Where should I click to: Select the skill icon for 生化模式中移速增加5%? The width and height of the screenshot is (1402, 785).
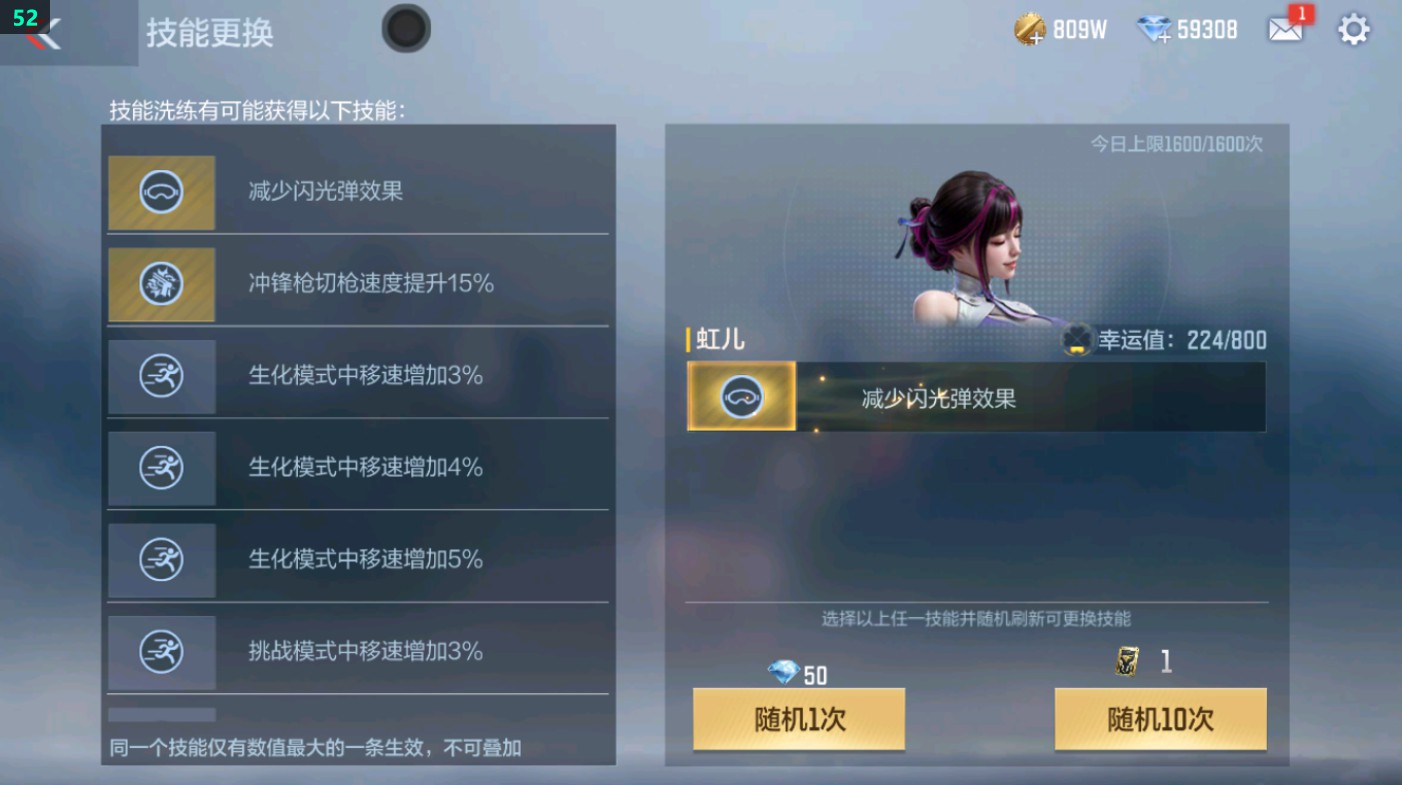click(x=161, y=560)
